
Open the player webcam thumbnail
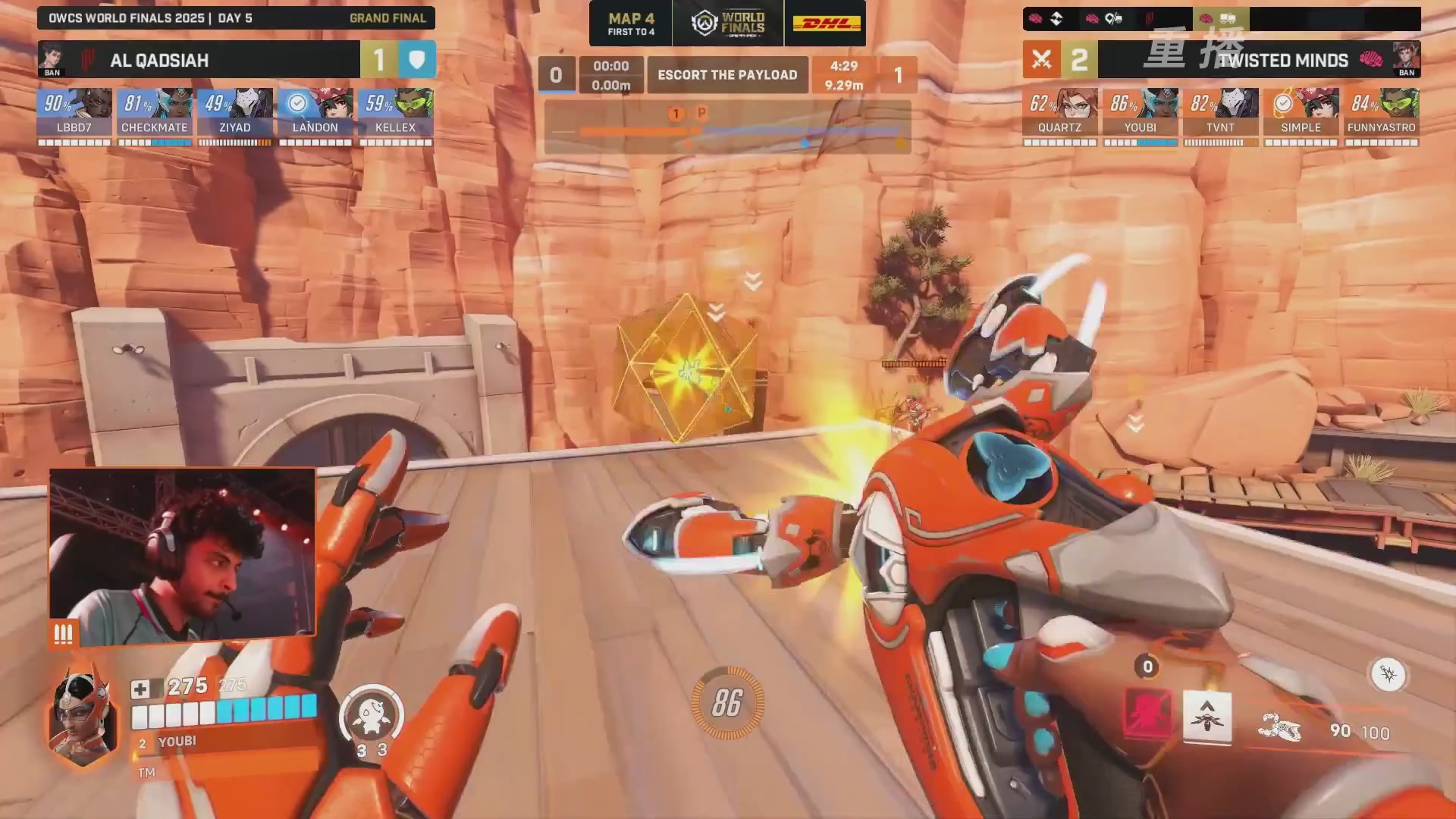[182, 555]
